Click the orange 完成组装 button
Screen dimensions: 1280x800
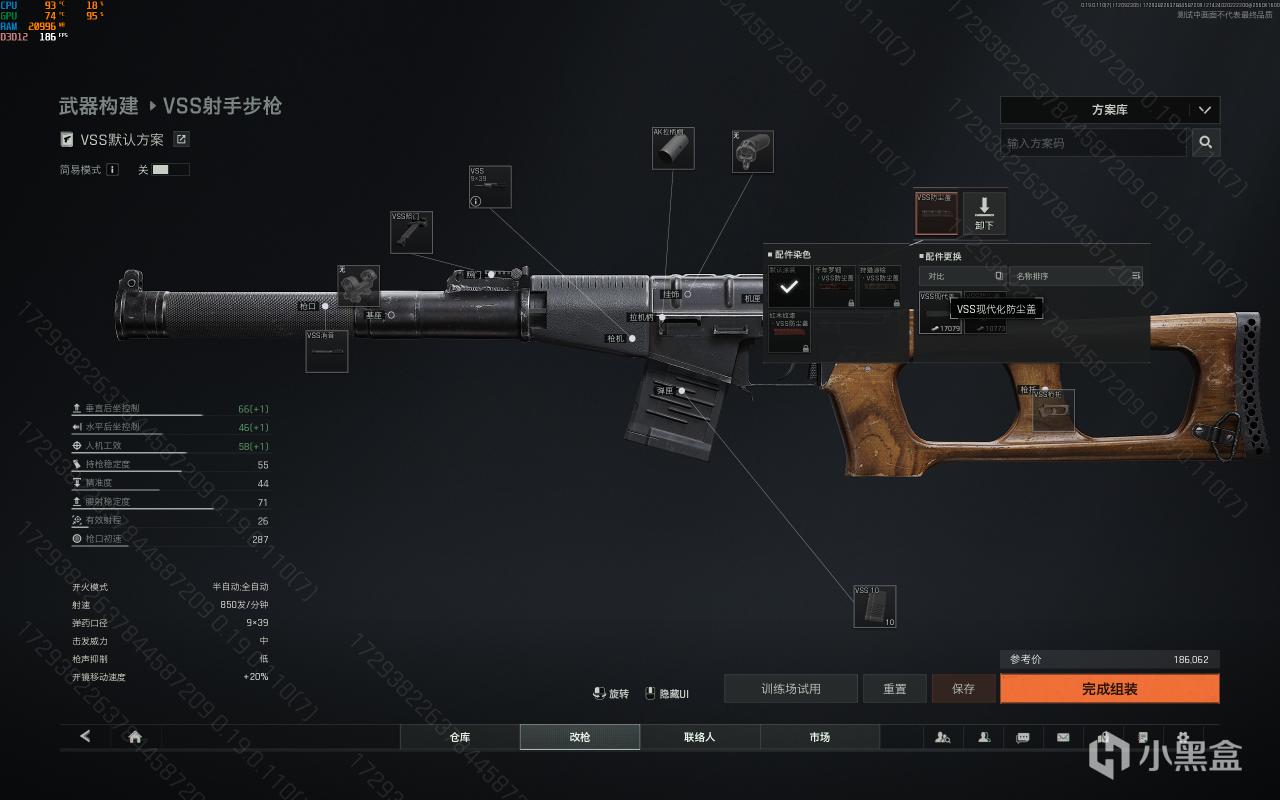(x=1109, y=689)
